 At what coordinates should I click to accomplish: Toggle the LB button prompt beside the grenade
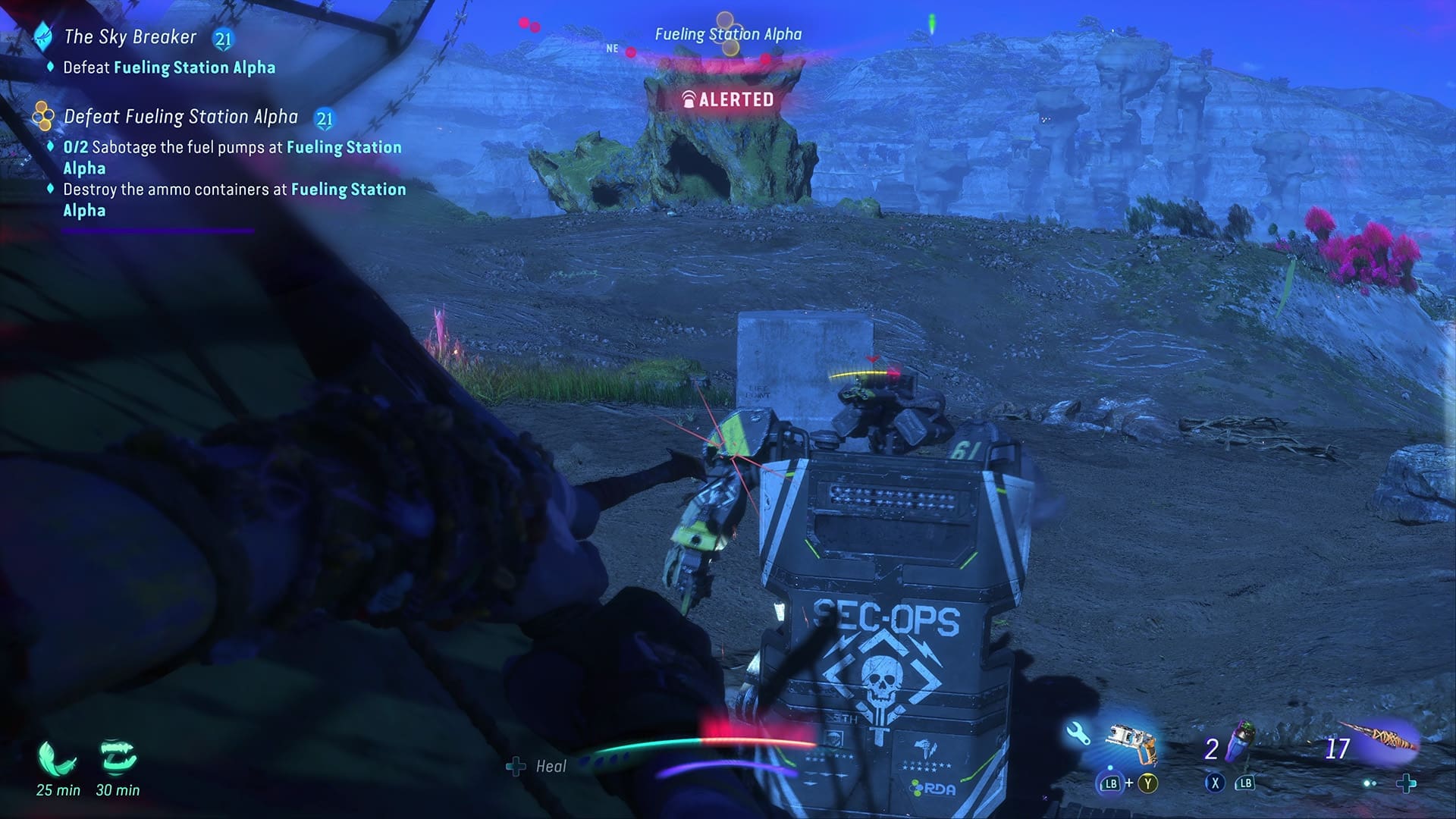tap(1244, 783)
